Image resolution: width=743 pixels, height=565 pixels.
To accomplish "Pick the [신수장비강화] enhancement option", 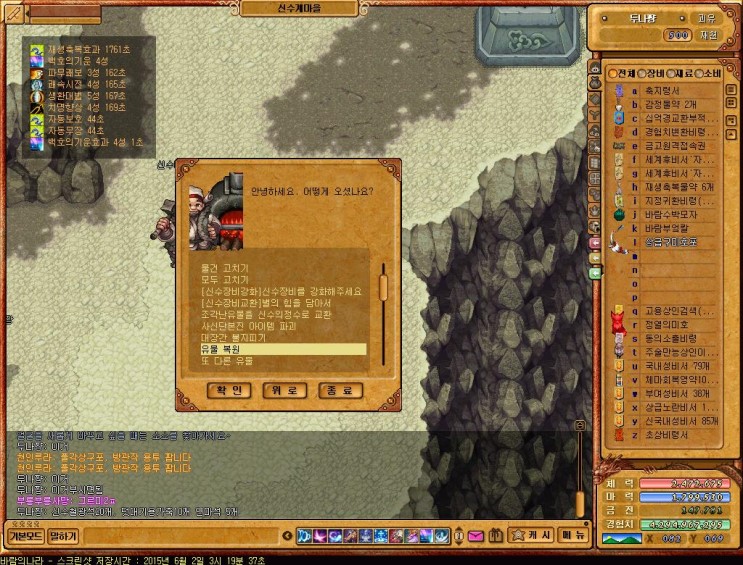I will coord(280,292).
